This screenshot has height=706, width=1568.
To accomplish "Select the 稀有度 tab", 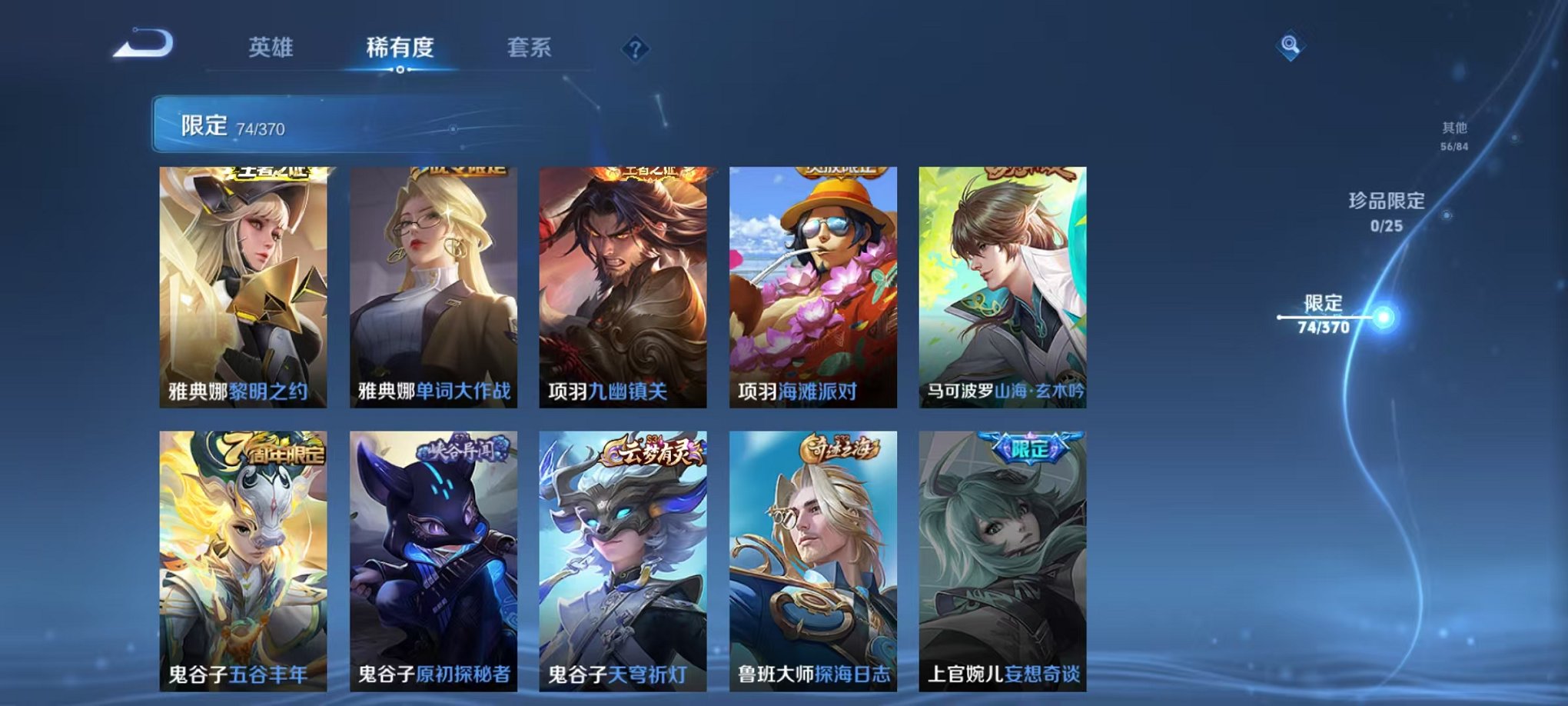I will click(400, 48).
